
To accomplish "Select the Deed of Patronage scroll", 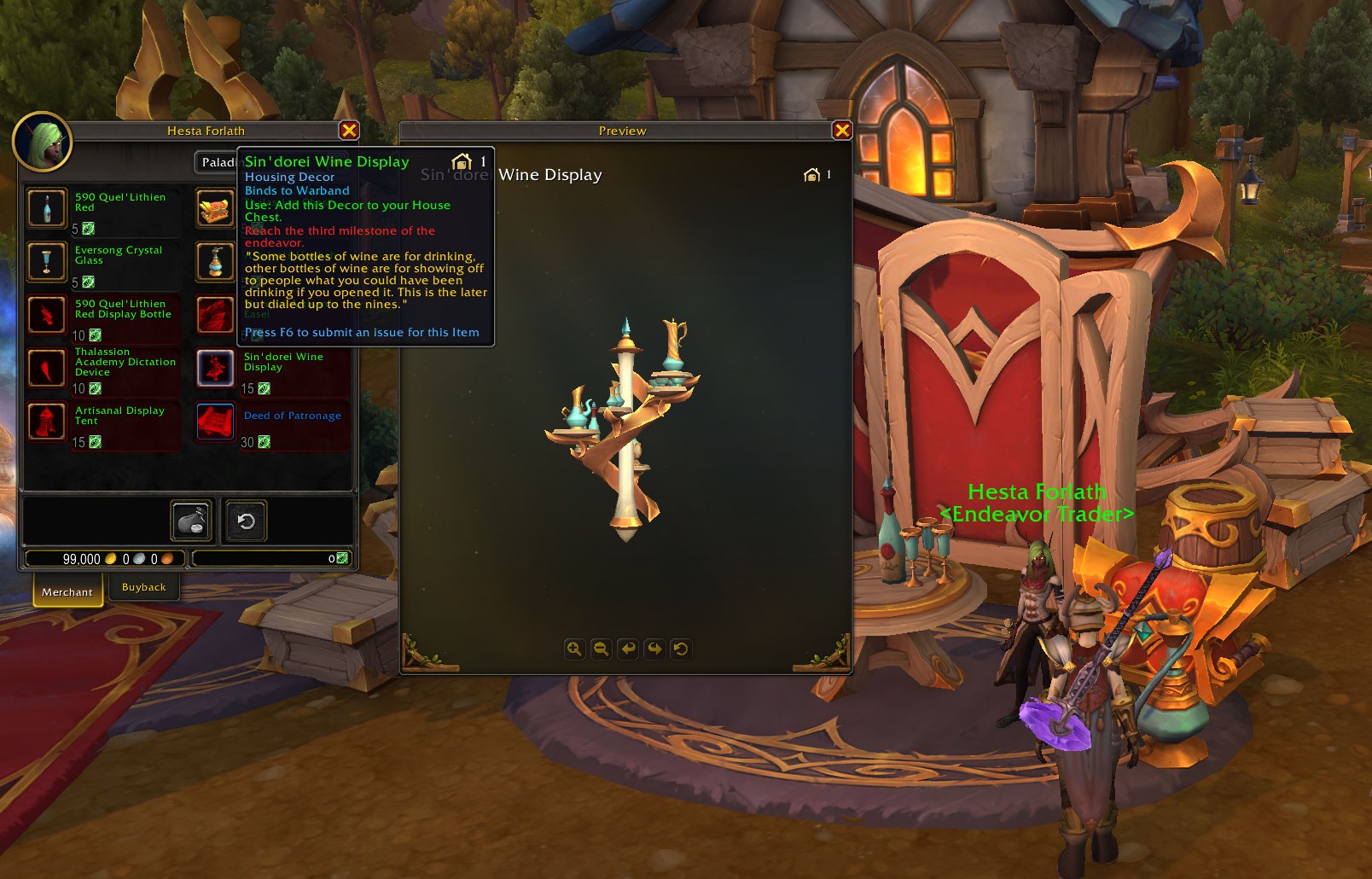I will coord(215,422).
